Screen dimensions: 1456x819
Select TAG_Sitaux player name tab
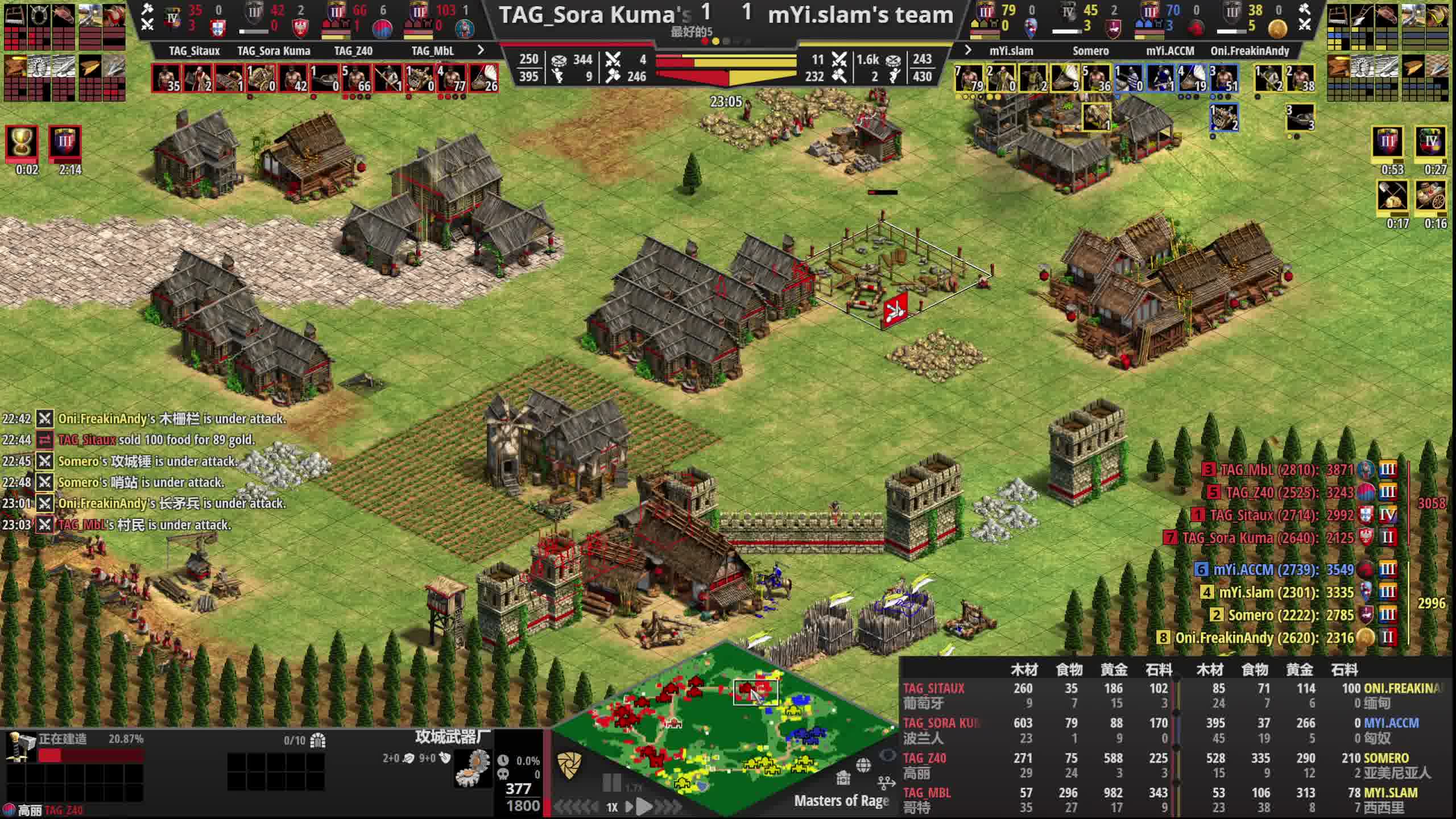click(x=194, y=51)
